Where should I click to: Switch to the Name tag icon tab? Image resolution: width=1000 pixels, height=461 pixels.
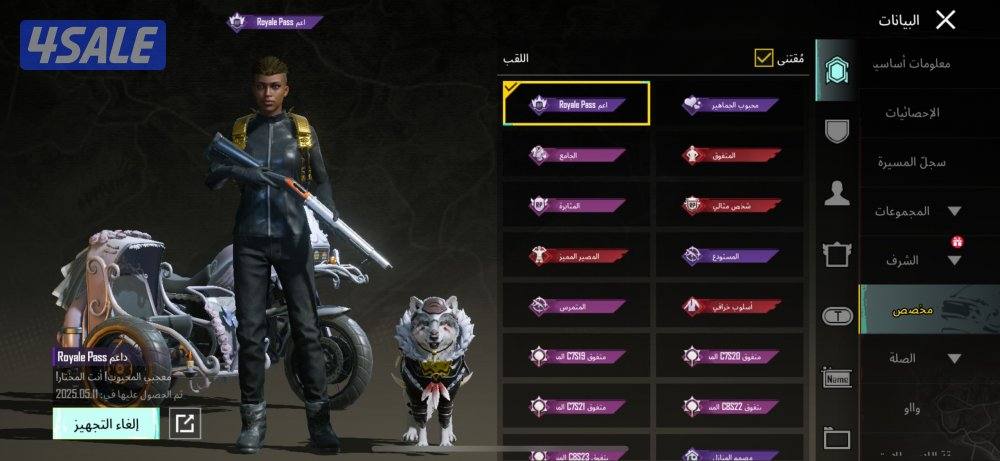(837, 378)
